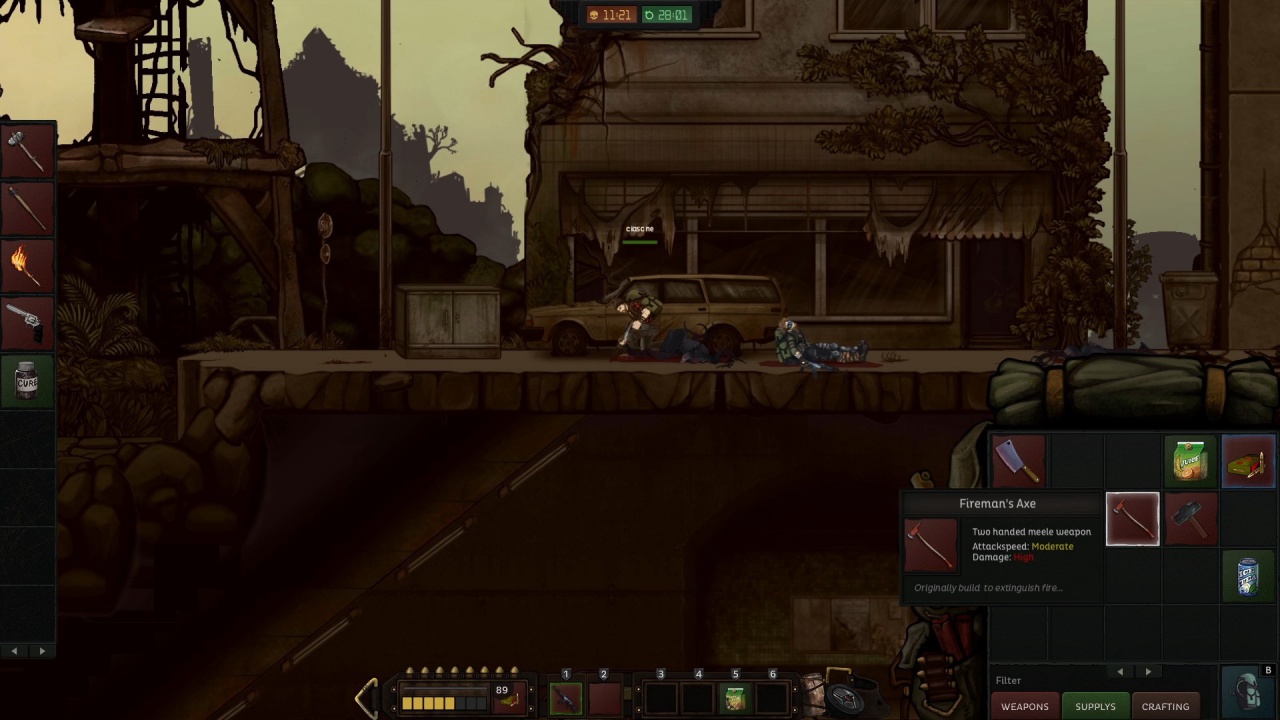Select the wooden club in the left sidebar
The height and width of the screenshot is (720, 1280).
(27, 208)
